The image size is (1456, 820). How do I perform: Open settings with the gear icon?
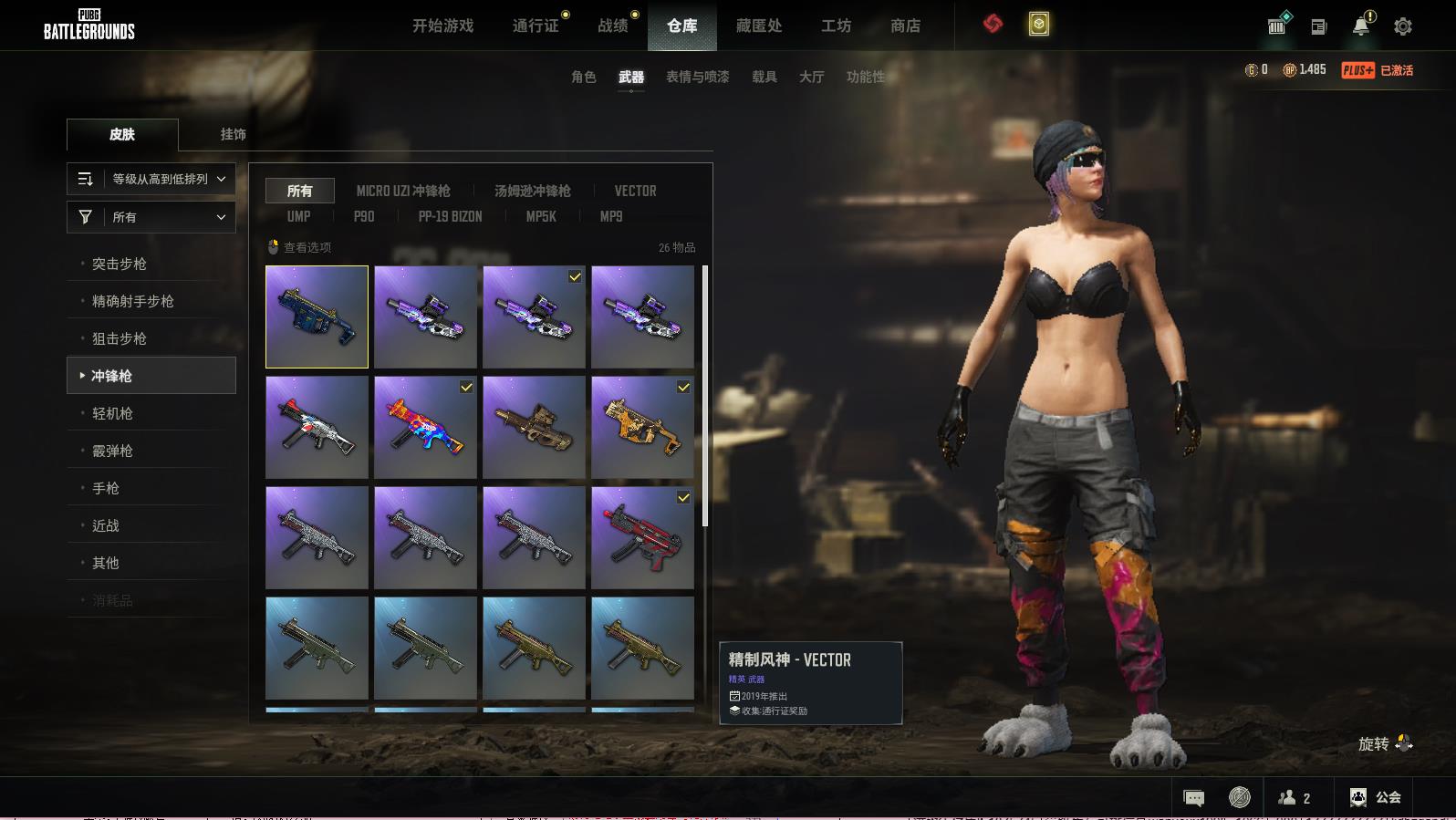point(1403,26)
